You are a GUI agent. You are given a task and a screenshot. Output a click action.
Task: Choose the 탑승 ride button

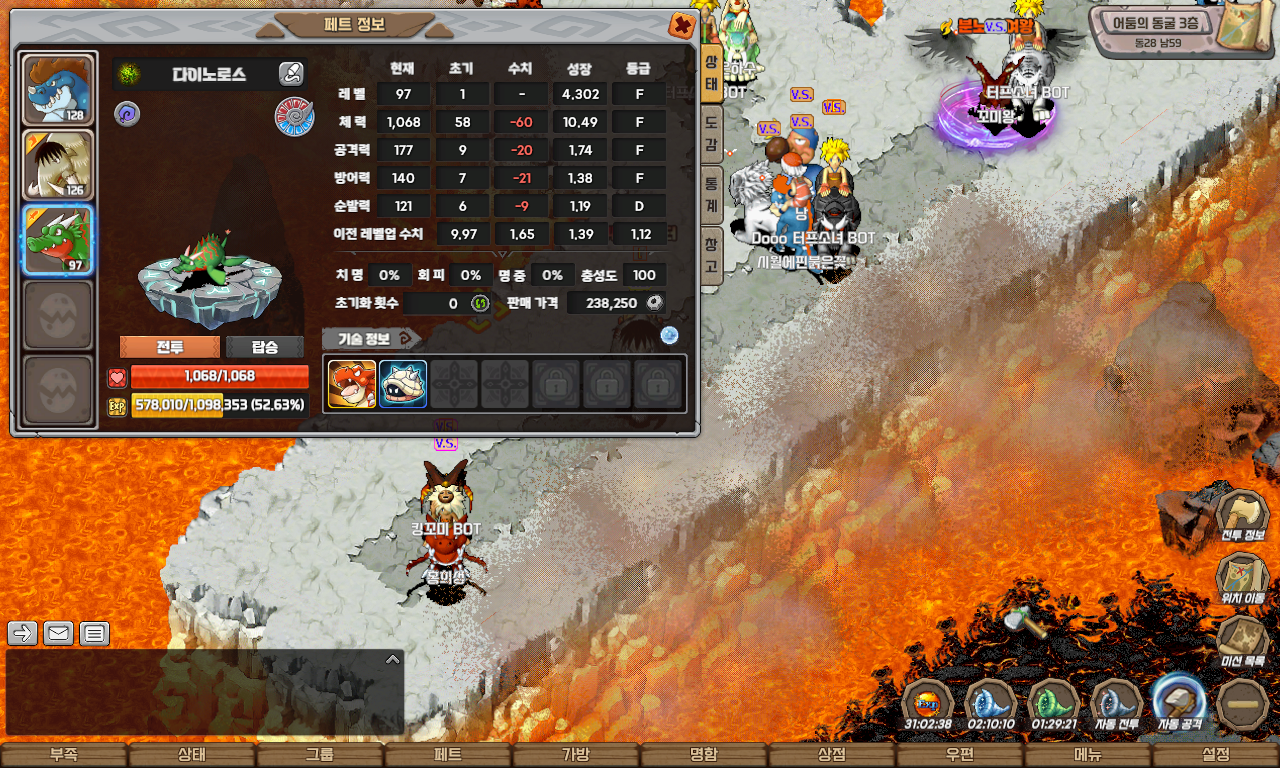(x=265, y=347)
